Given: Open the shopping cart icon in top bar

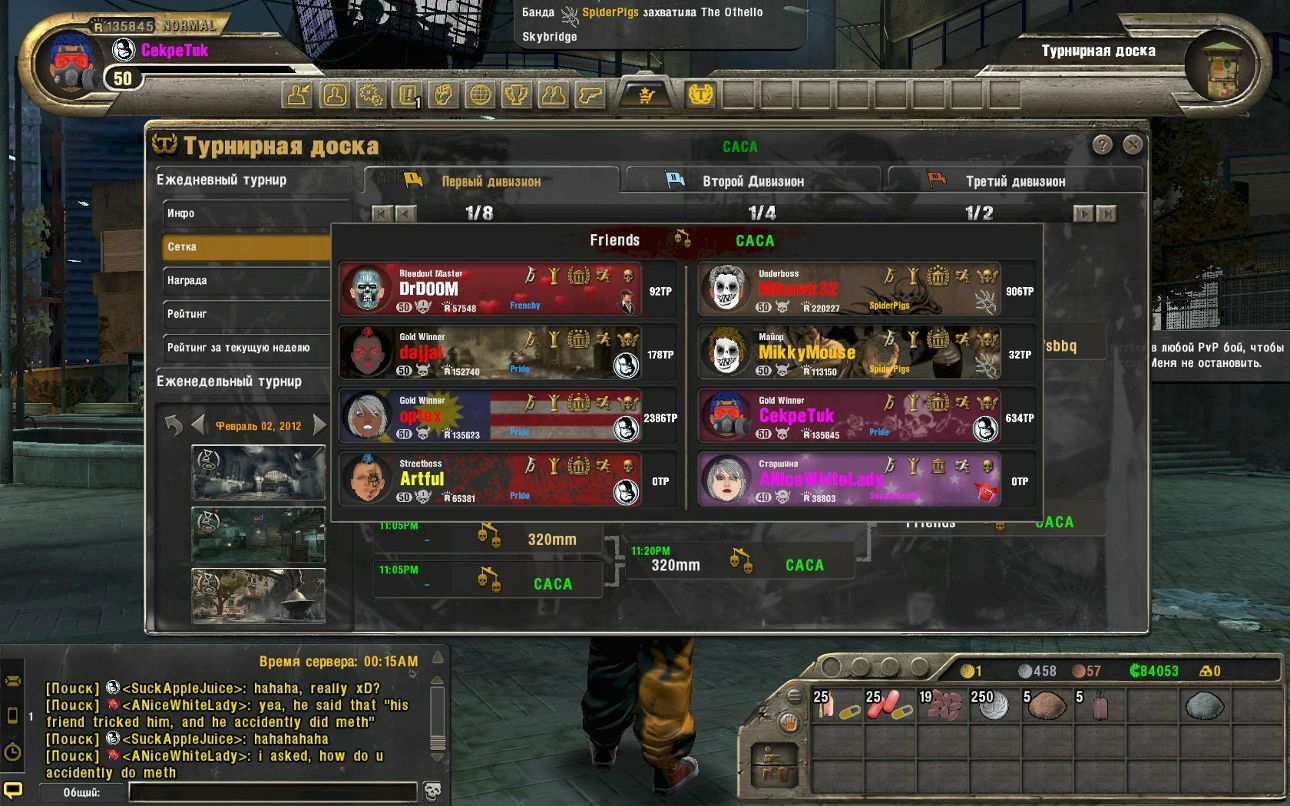Looking at the screenshot, I should 645,95.
